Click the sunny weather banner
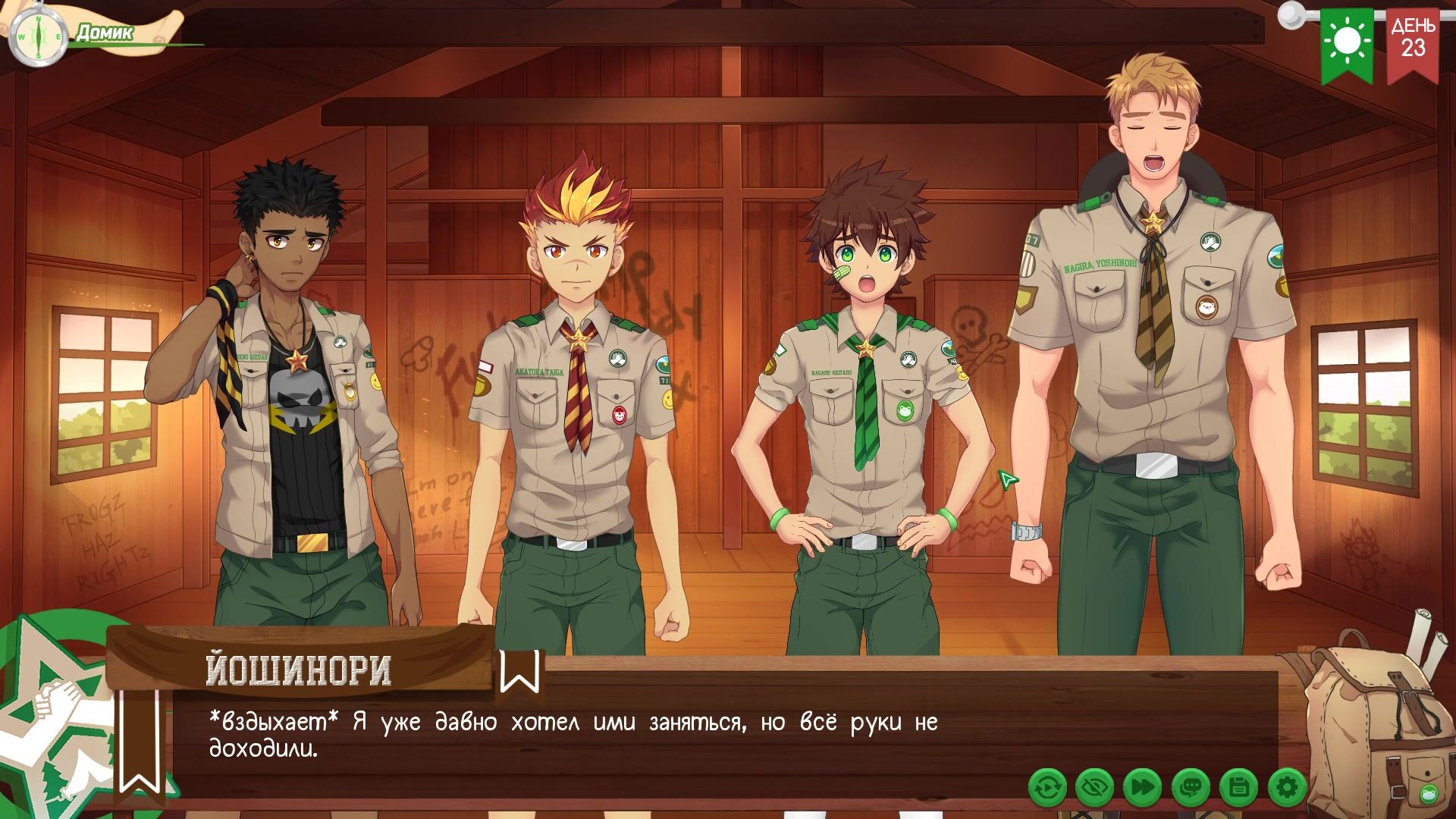The height and width of the screenshot is (819, 1456). click(1347, 43)
